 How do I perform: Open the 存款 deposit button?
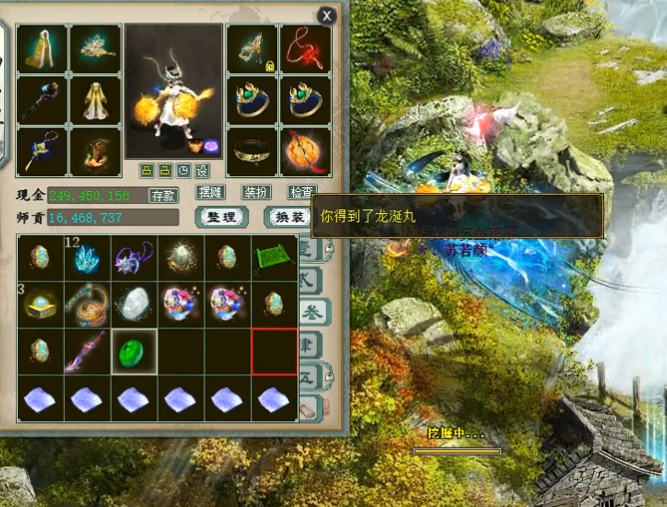coord(163,195)
